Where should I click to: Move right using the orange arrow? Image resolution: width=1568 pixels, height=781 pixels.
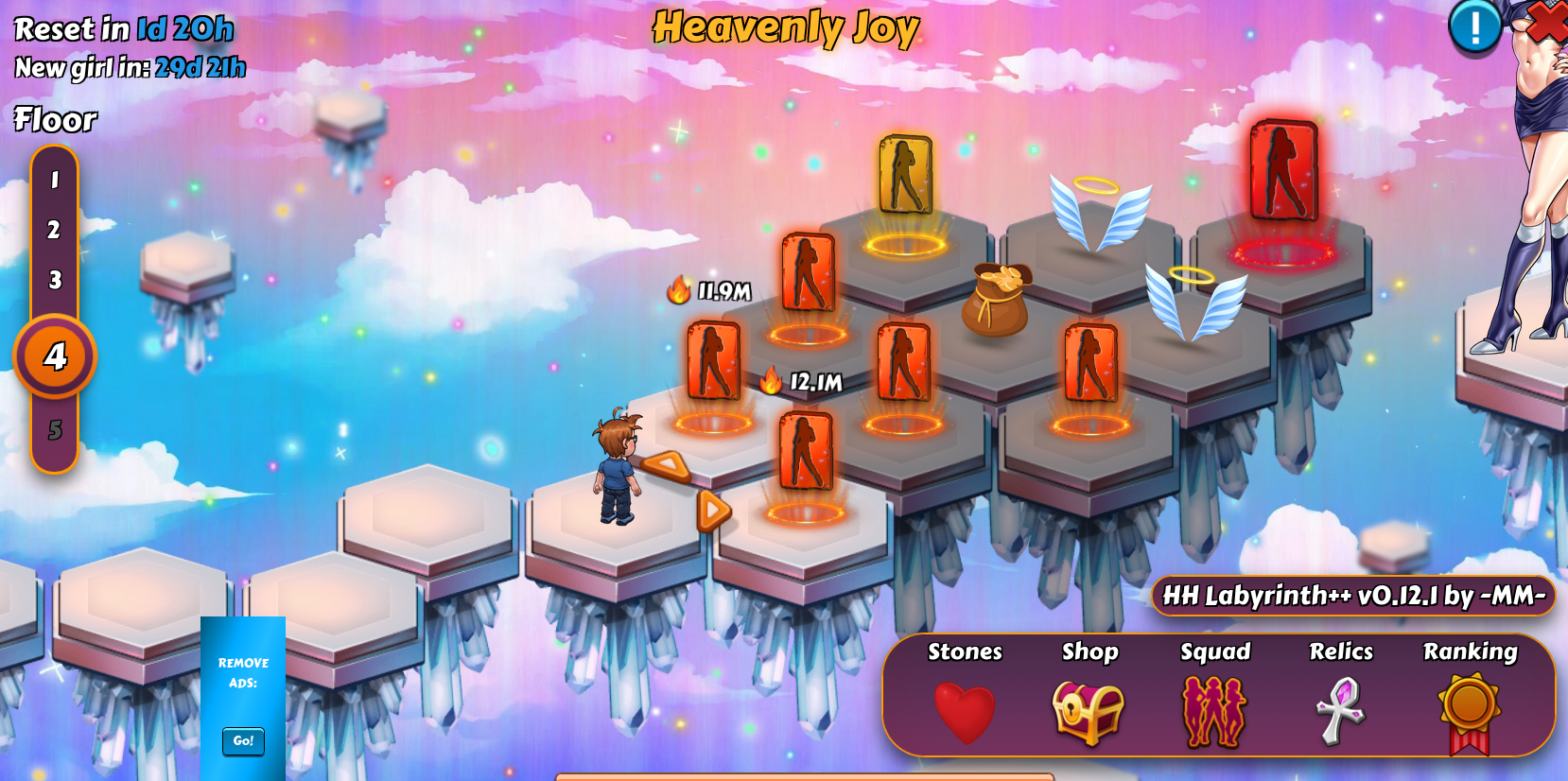tap(714, 511)
